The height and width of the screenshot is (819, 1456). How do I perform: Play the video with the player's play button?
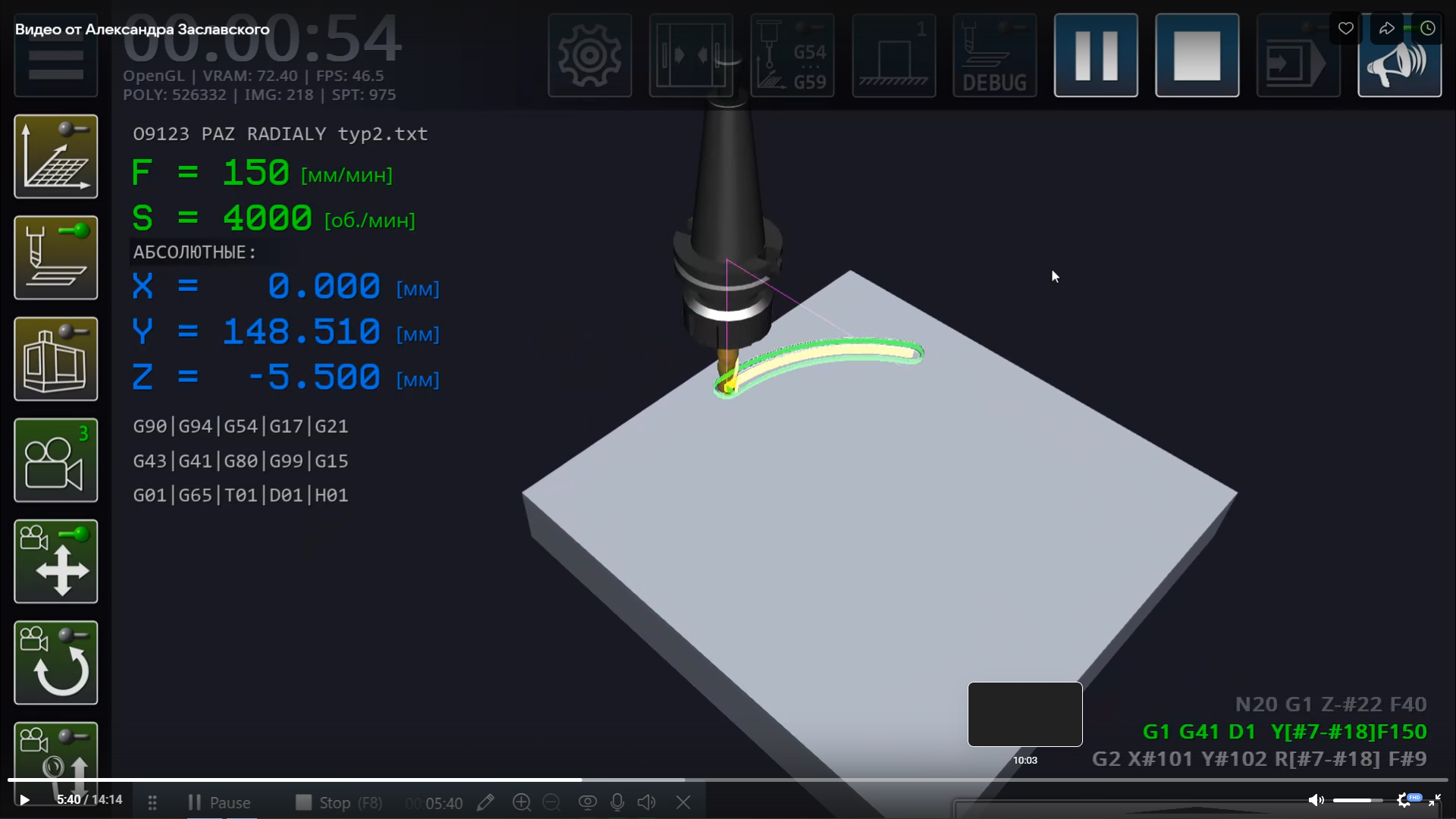click(24, 799)
